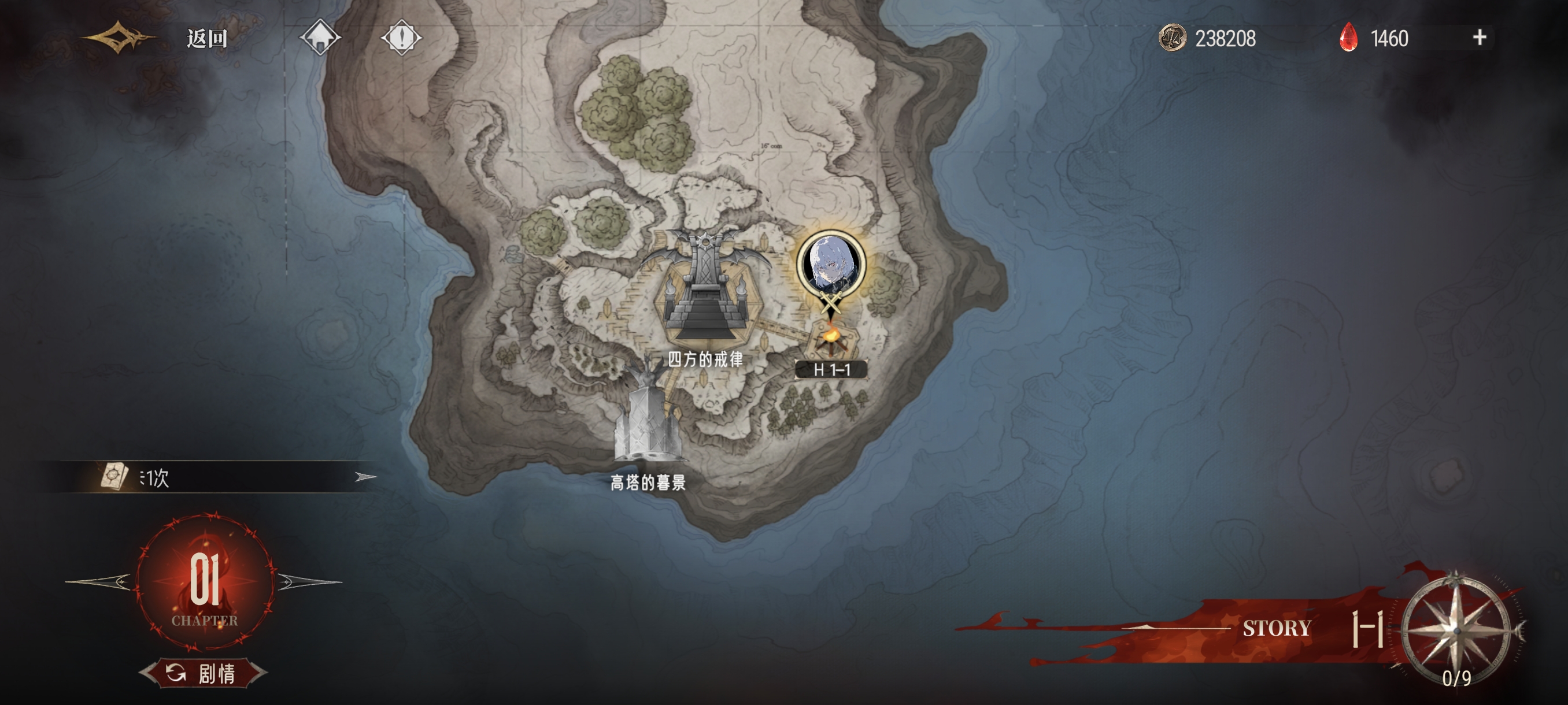Viewport: 1568px width, 705px height.
Task: Open the exclamation mark info icon
Action: click(401, 38)
